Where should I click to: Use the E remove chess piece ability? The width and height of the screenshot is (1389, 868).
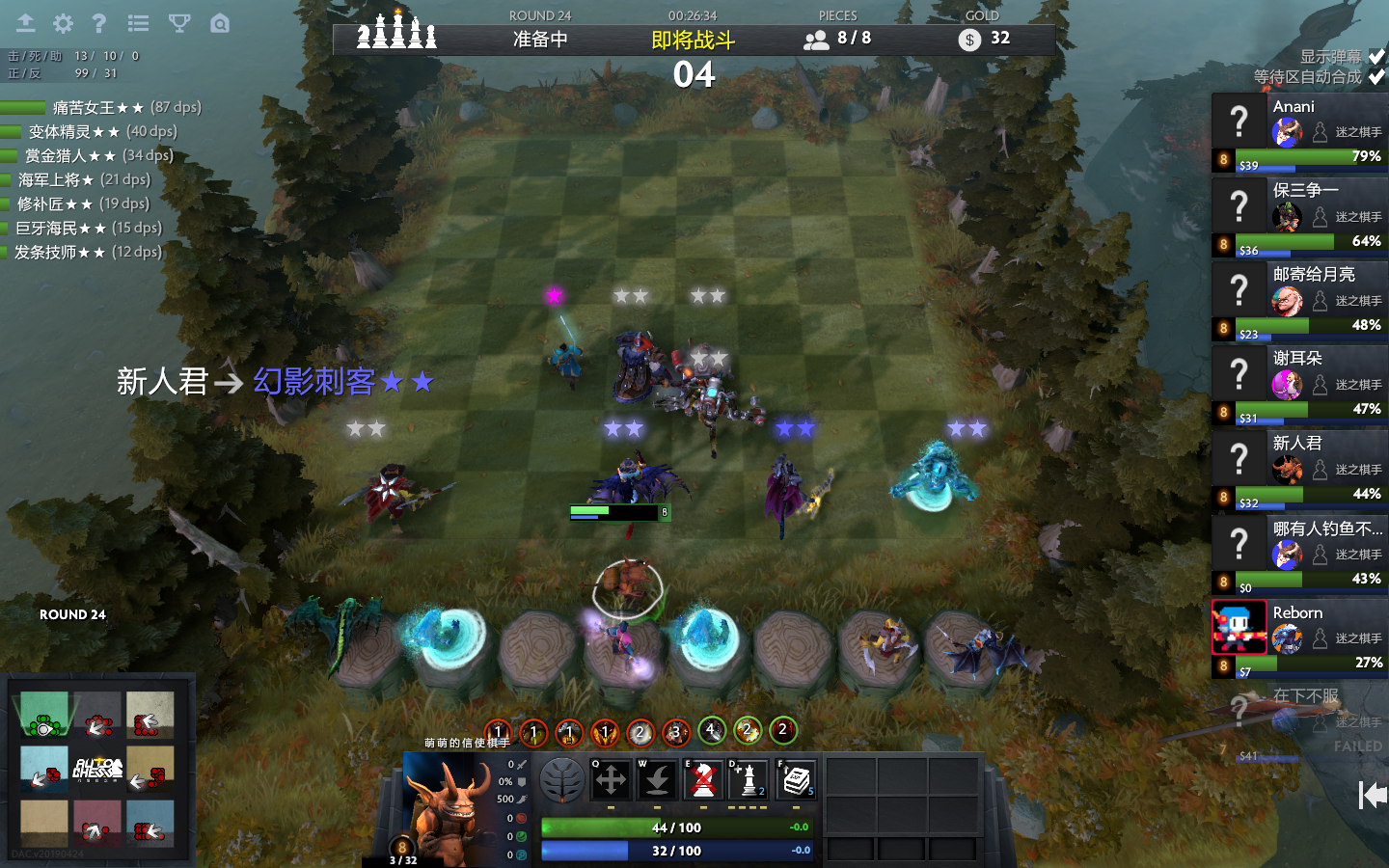[x=703, y=780]
